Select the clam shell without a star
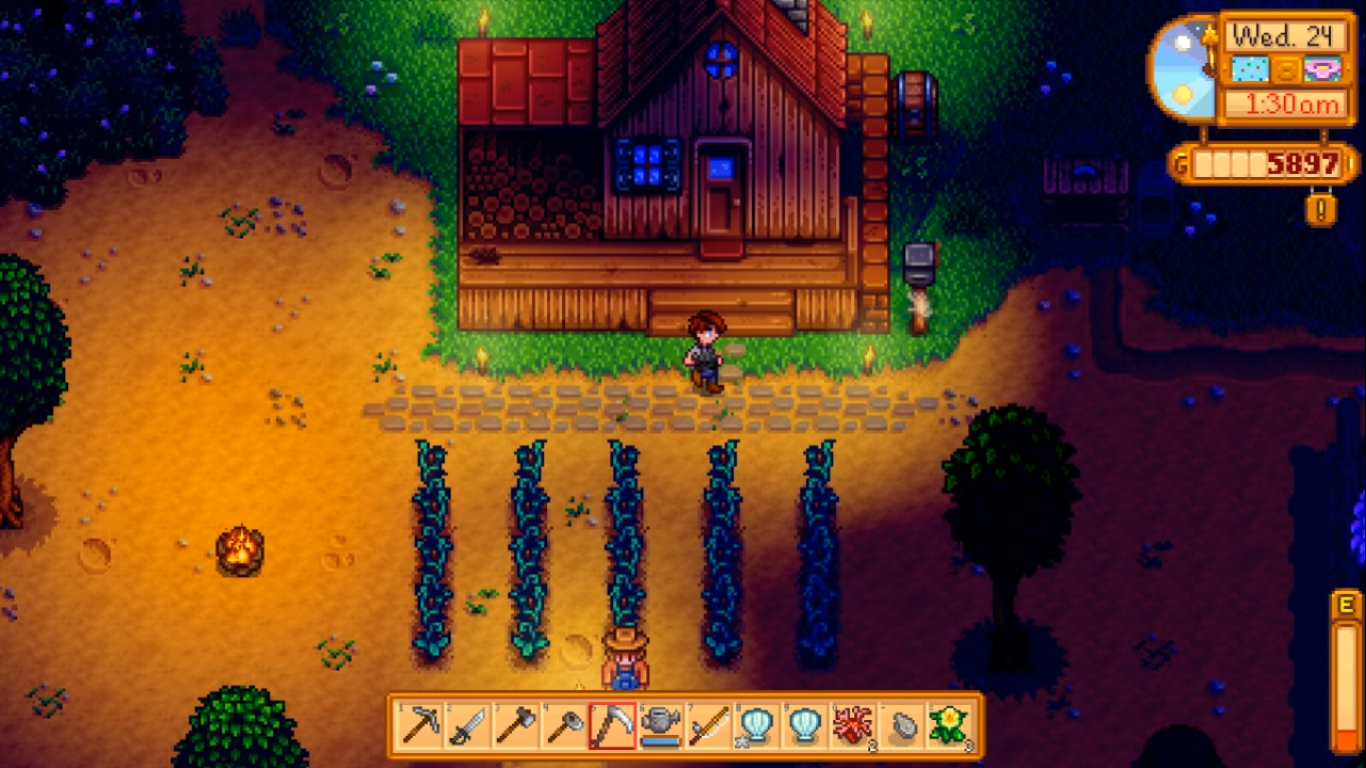1366x768 pixels. [805, 725]
